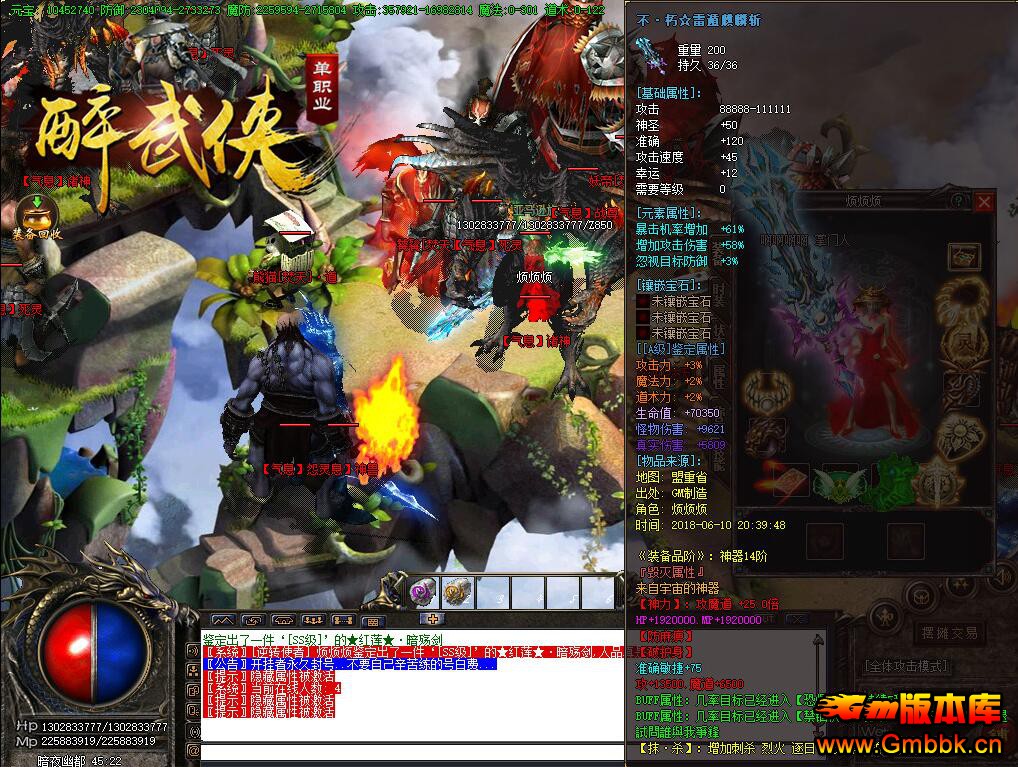
Task: Click the grid icon above the chat
Action: pos(372,620)
